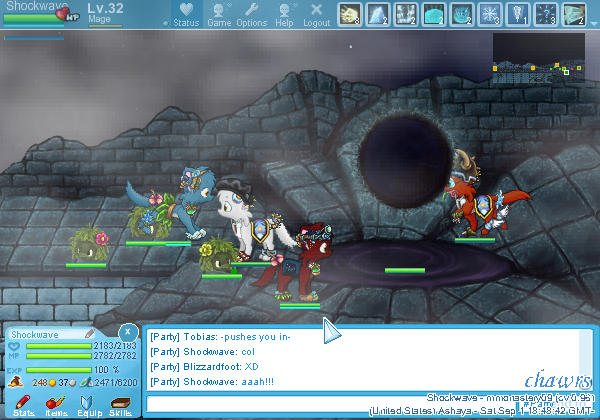
Task: Close the Shockwave status panel
Action: point(127,332)
